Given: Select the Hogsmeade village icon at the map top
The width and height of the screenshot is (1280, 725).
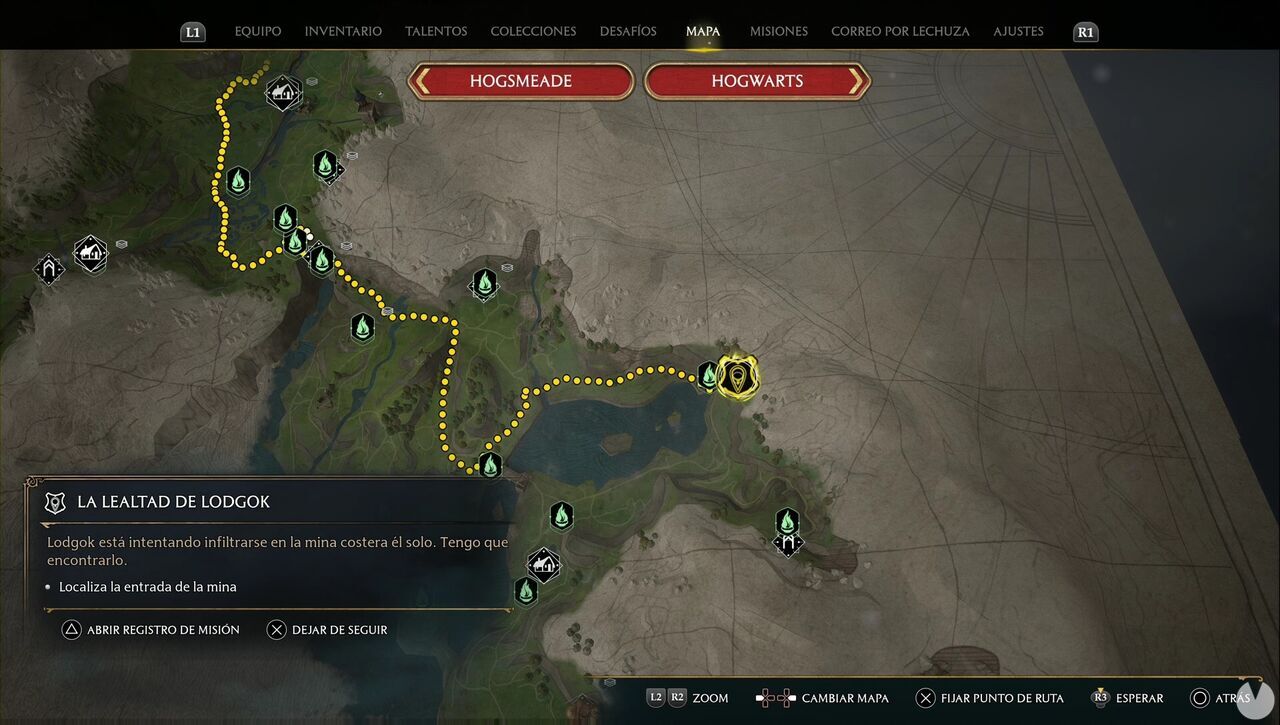Looking at the screenshot, I should (283, 91).
